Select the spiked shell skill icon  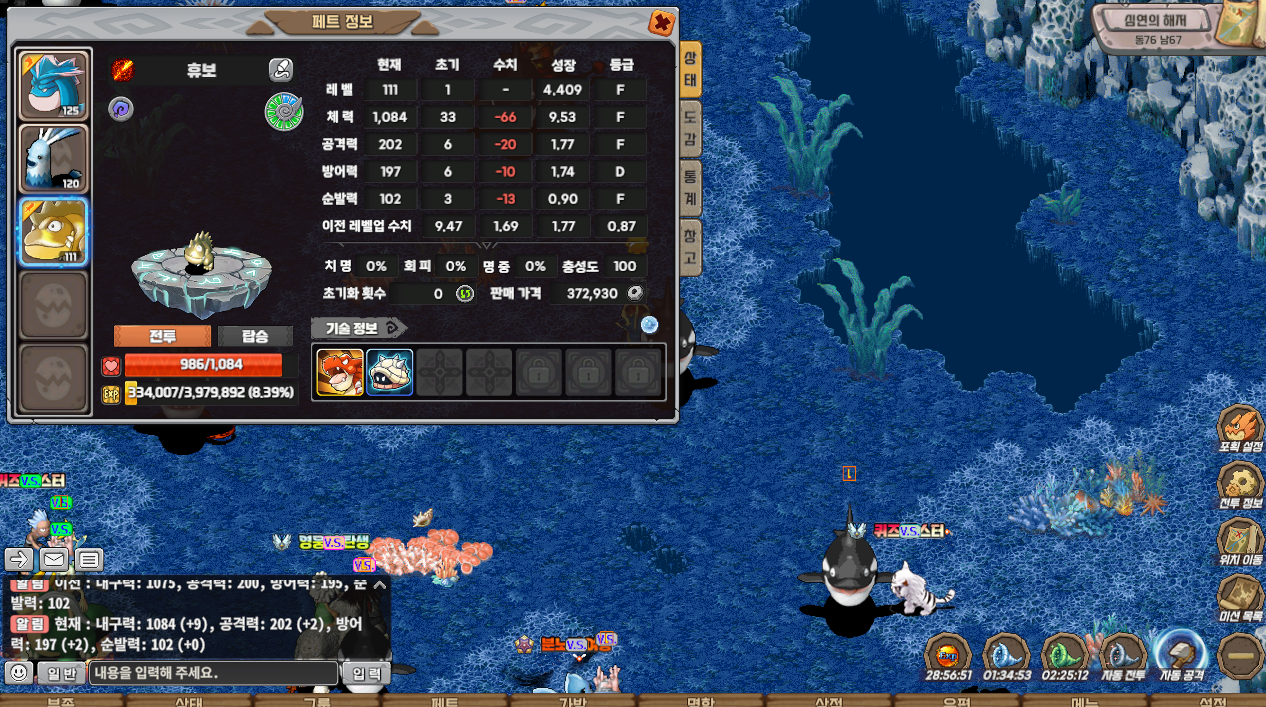pos(389,372)
